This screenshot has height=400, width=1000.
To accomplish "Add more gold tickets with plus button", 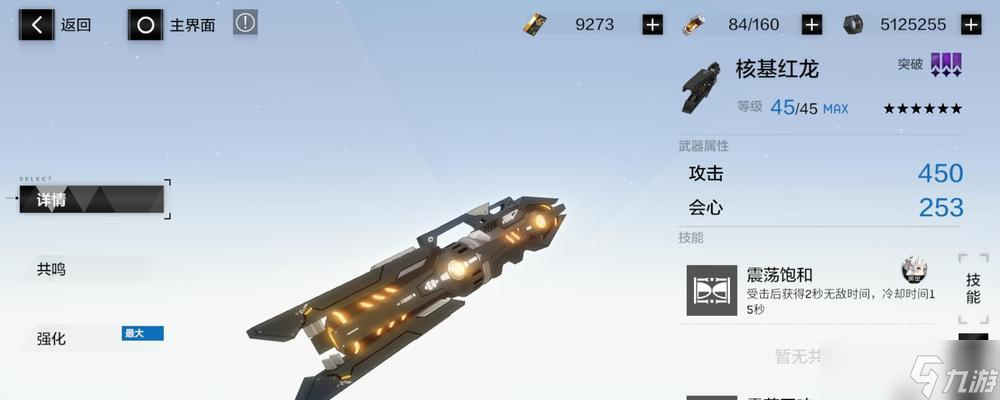I will (x=652, y=25).
